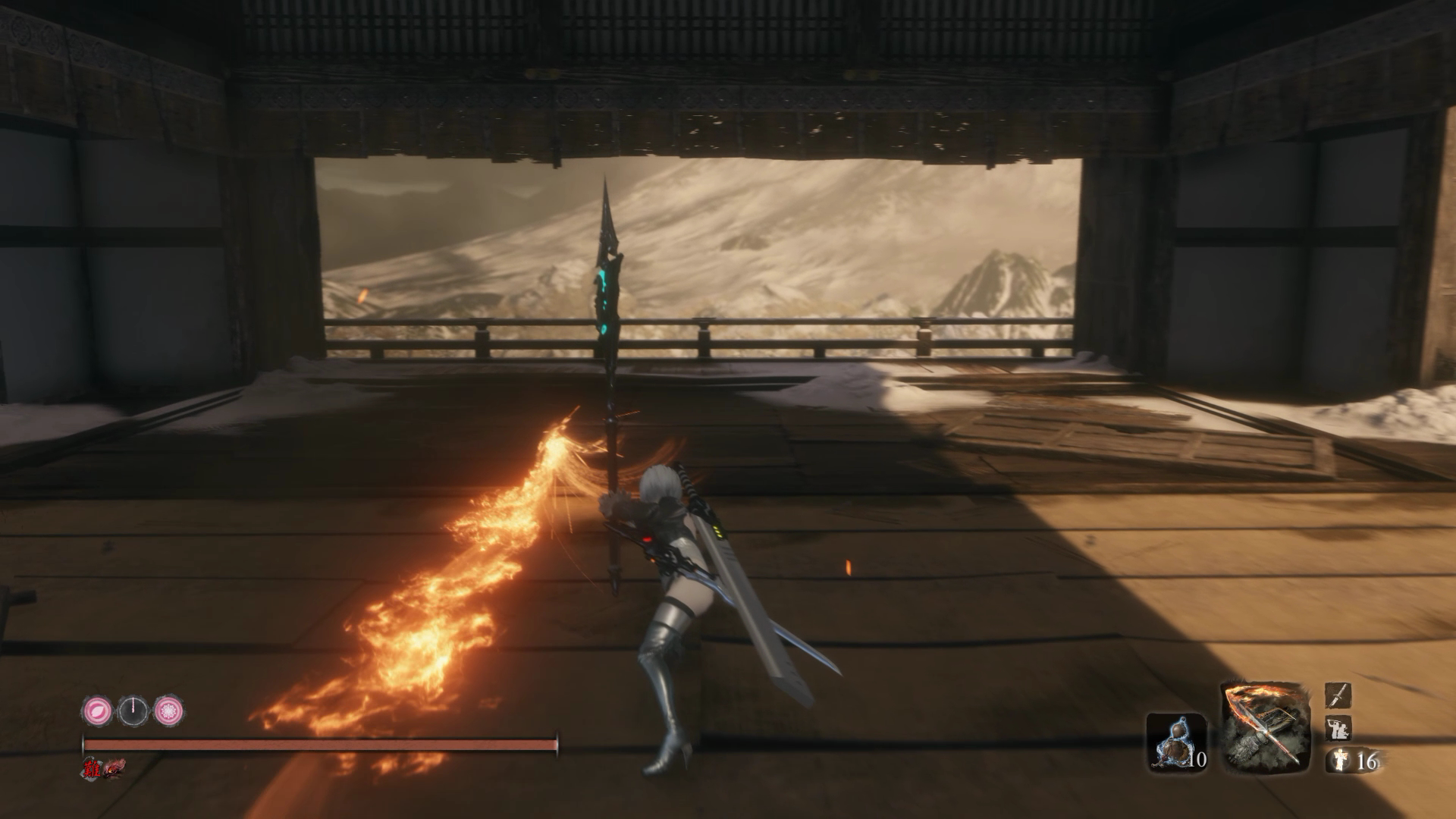The height and width of the screenshot is (819, 1456).
Task: Click the red demon bell status icon
Action: [x=114, y=768]
